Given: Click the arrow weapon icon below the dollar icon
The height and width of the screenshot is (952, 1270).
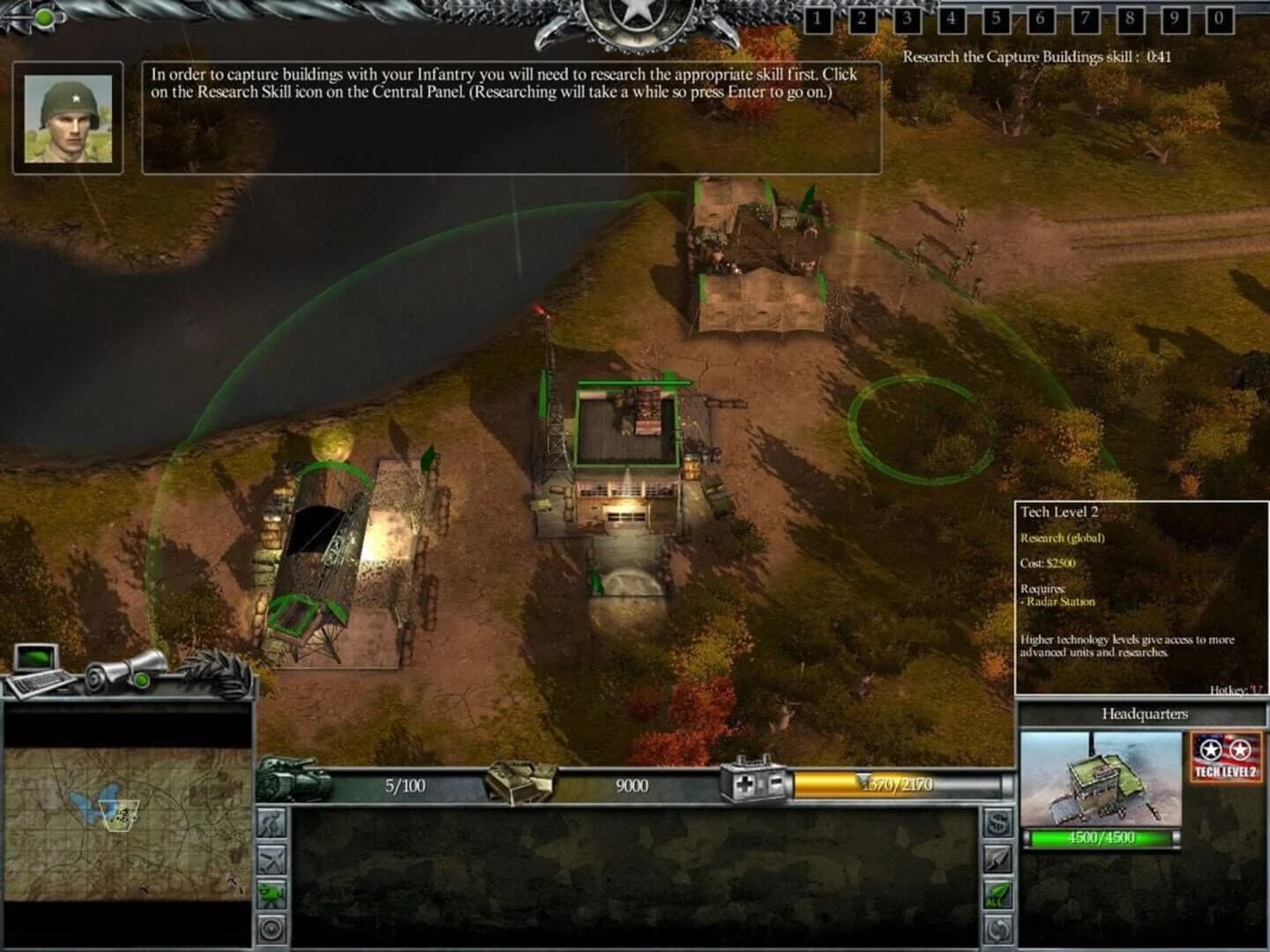Looking at the screenshot, I should click(x=997, y=859).
